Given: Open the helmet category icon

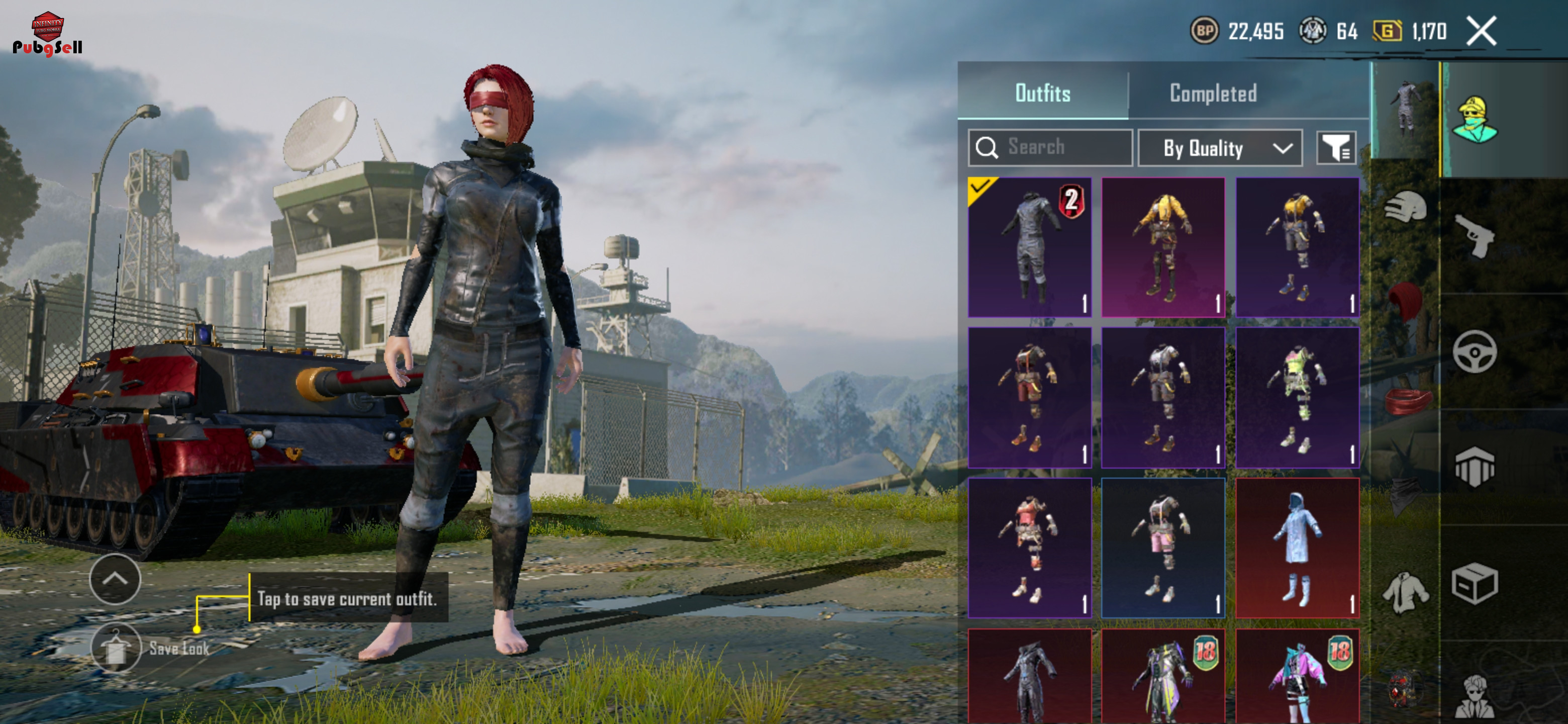Looking at the screenshot, I should click(1406, 207).
